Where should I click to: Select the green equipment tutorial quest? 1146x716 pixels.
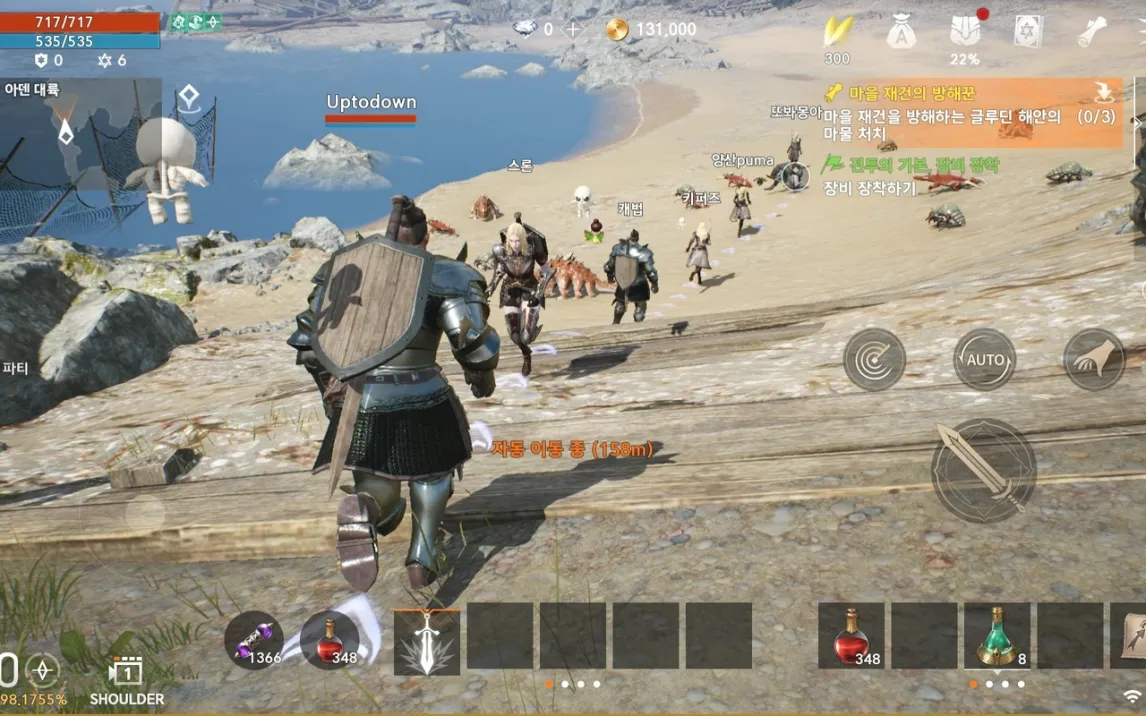click(910, 175)
